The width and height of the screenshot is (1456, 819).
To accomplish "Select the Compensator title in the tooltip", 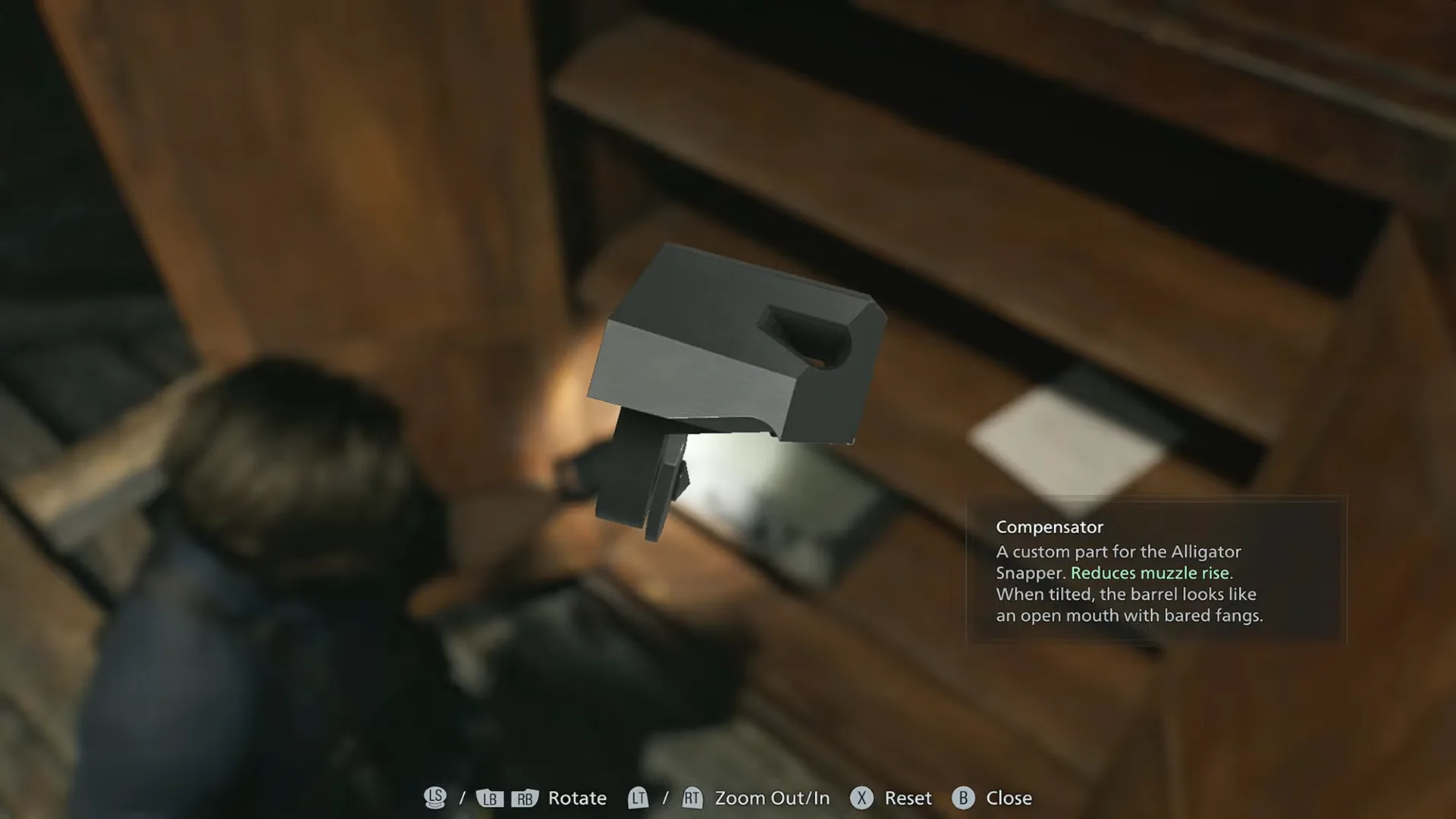I will [x=1050, y=527].
